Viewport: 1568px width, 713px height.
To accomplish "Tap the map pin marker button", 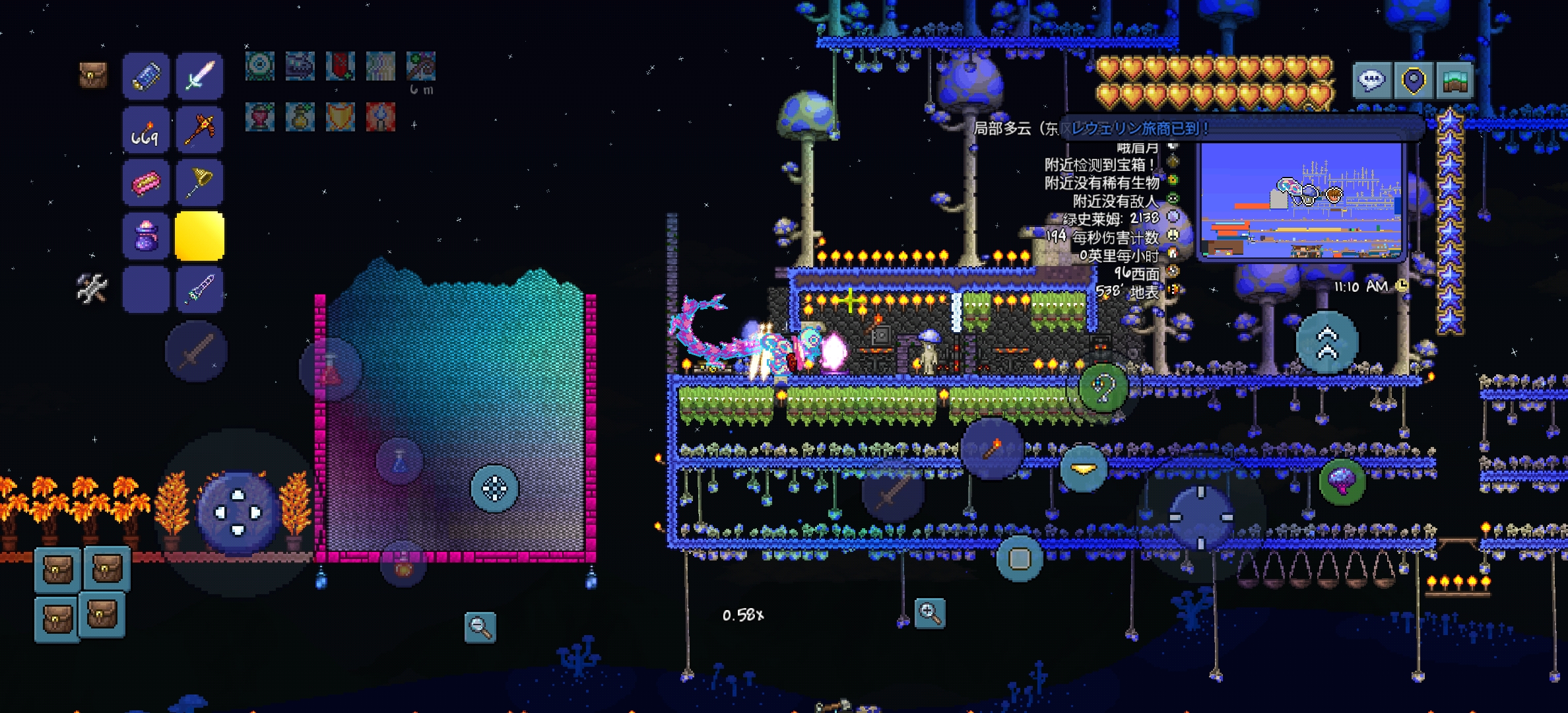I will 1413,81.
